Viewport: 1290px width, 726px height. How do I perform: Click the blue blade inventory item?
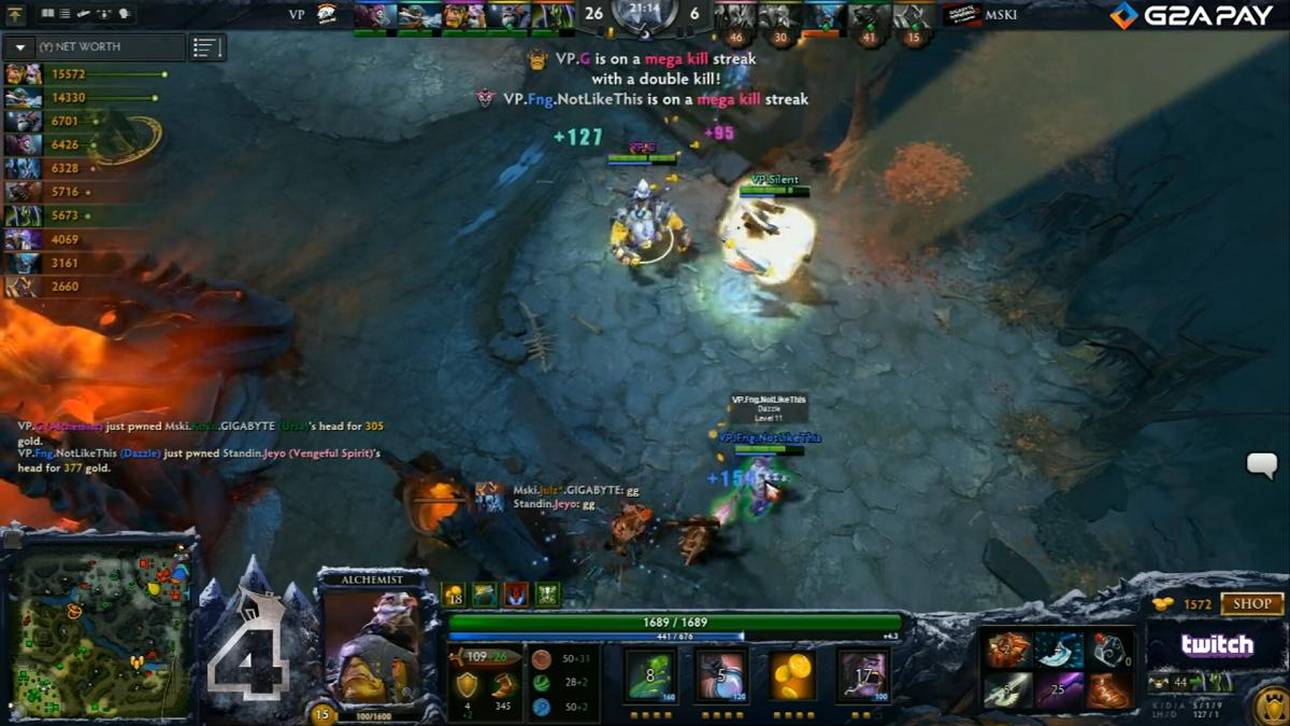click(1058, 650)
